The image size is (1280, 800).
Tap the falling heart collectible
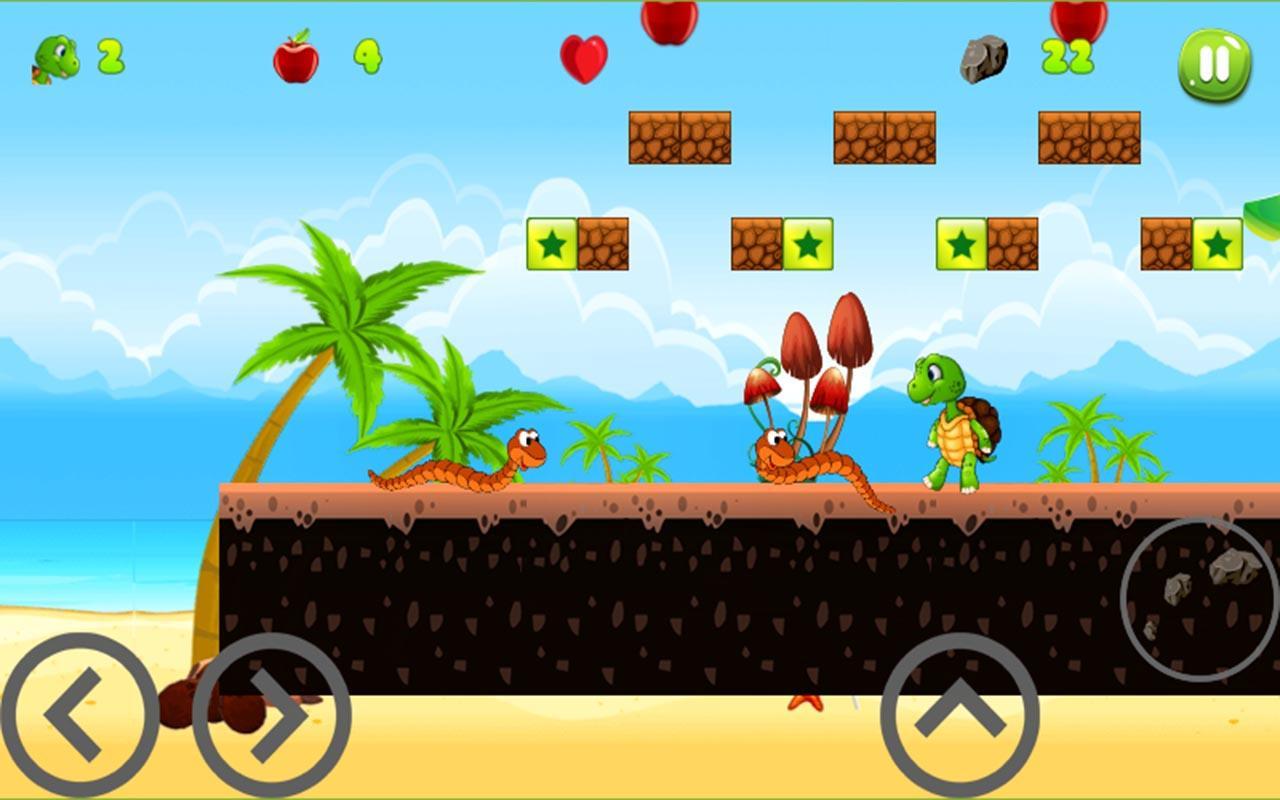pyautogui.click(x=583, y=60)
